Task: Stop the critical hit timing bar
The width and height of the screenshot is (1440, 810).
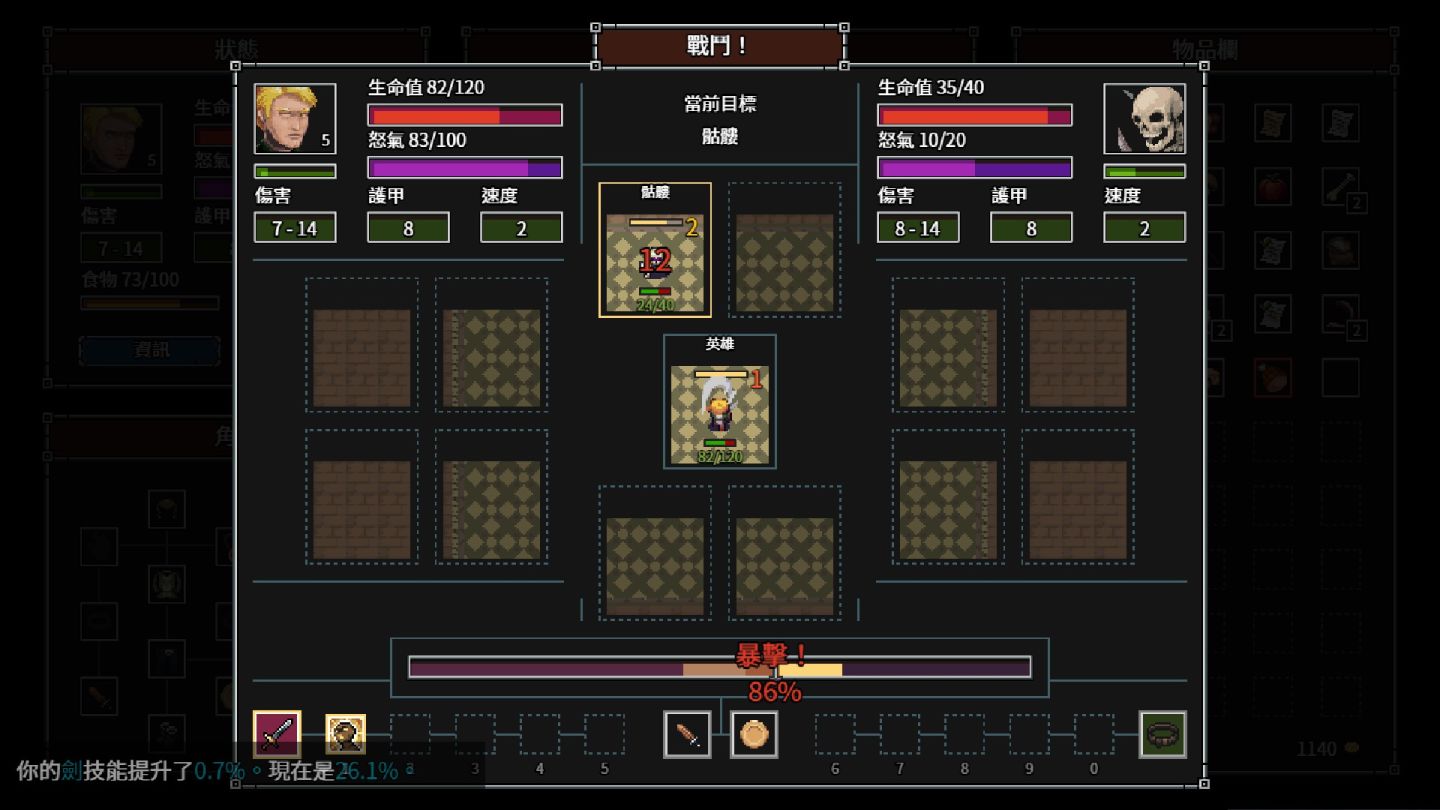Action: click(x=719, y=667)
